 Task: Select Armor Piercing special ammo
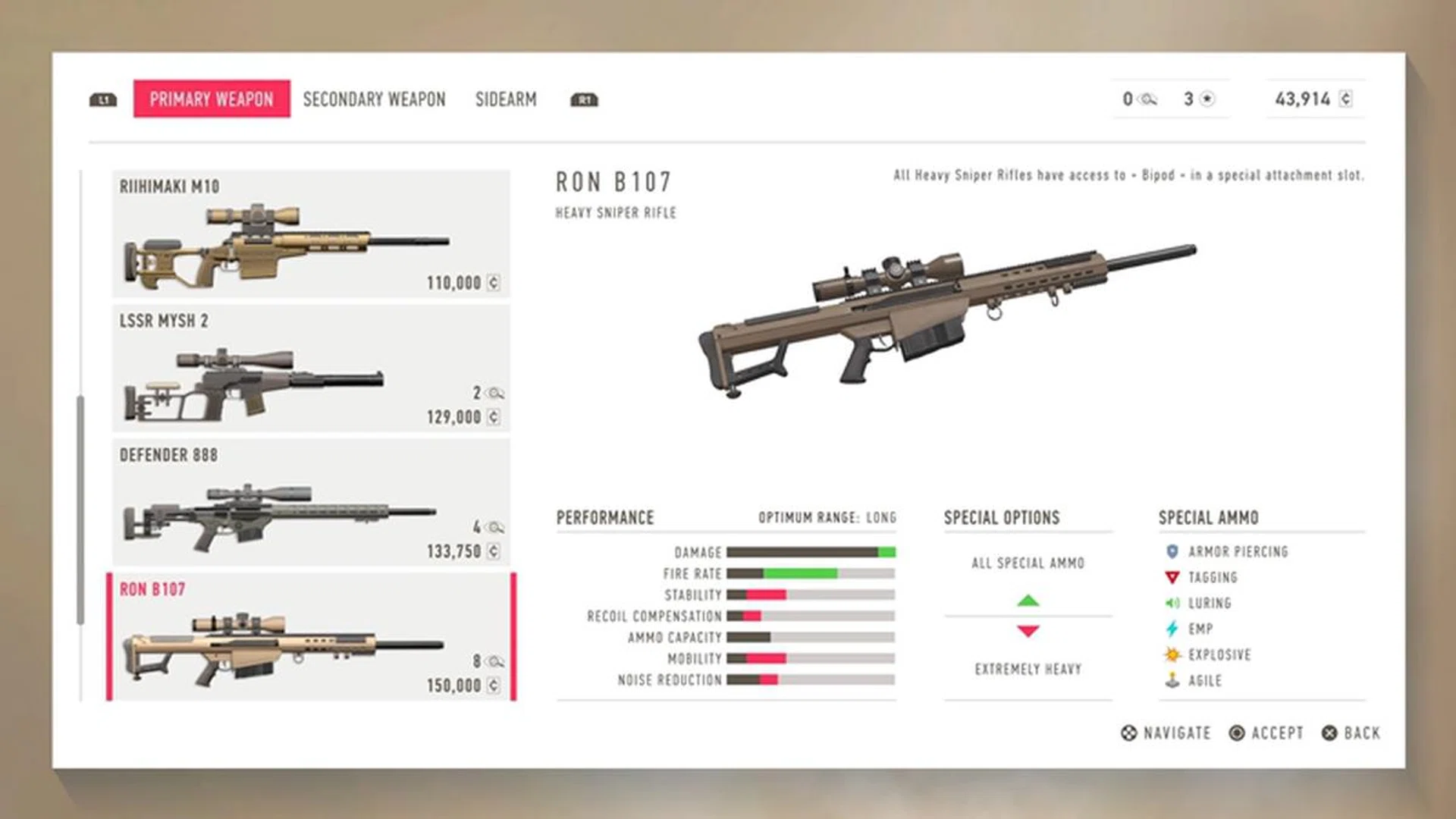pyautogui.click(x=1238, y=552)
